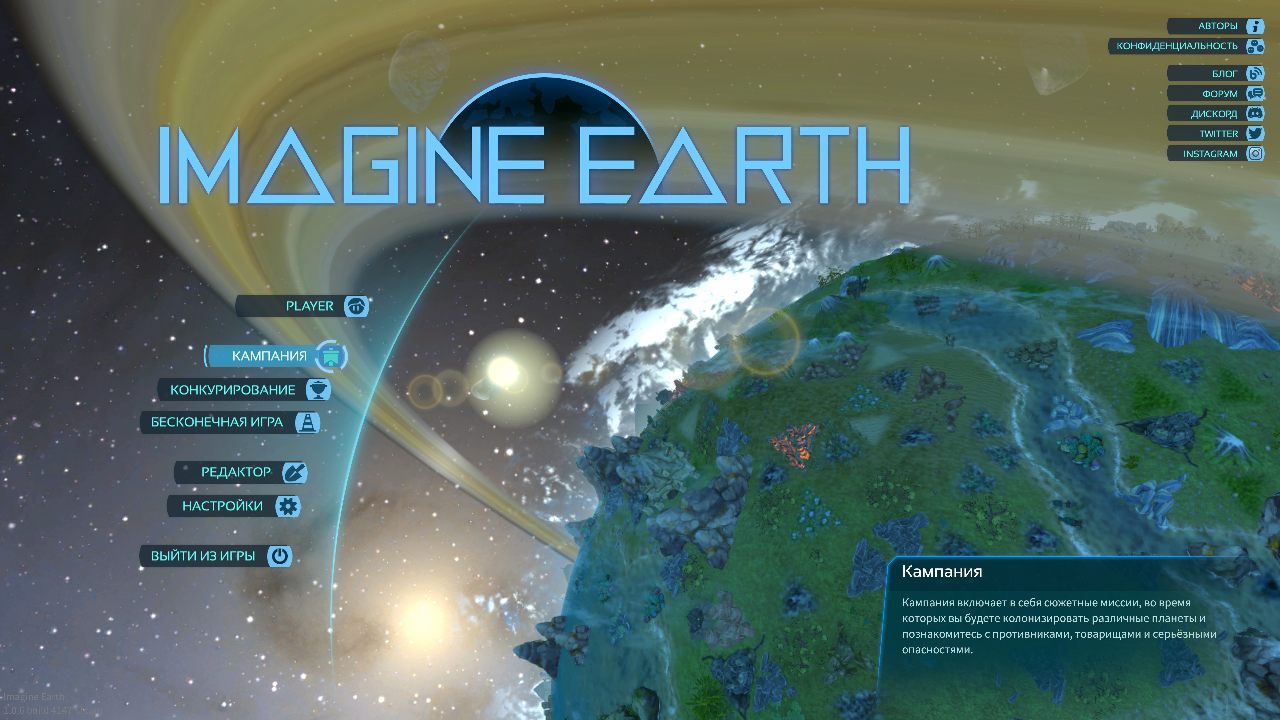1280x720 pixels.
Task: Select the globe icon beside PLAYER
Action: [x=356, y=306]
